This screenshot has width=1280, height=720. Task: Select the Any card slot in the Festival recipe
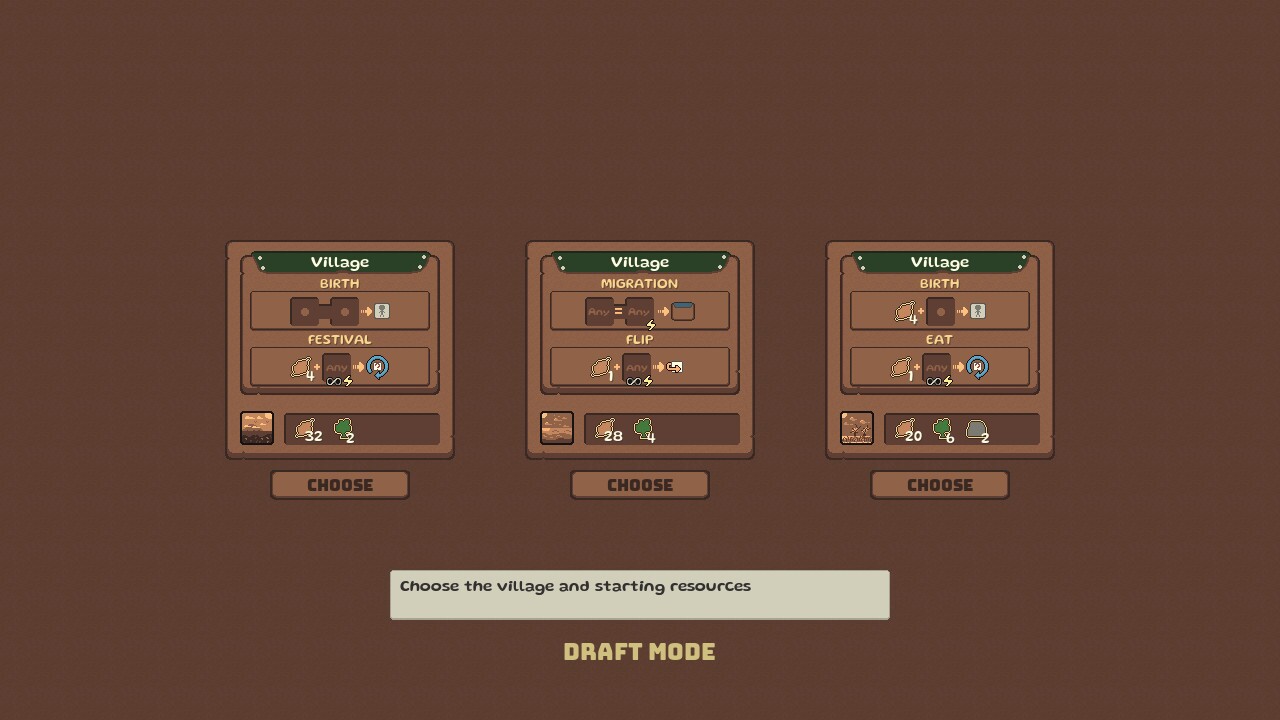click(336, 365)
